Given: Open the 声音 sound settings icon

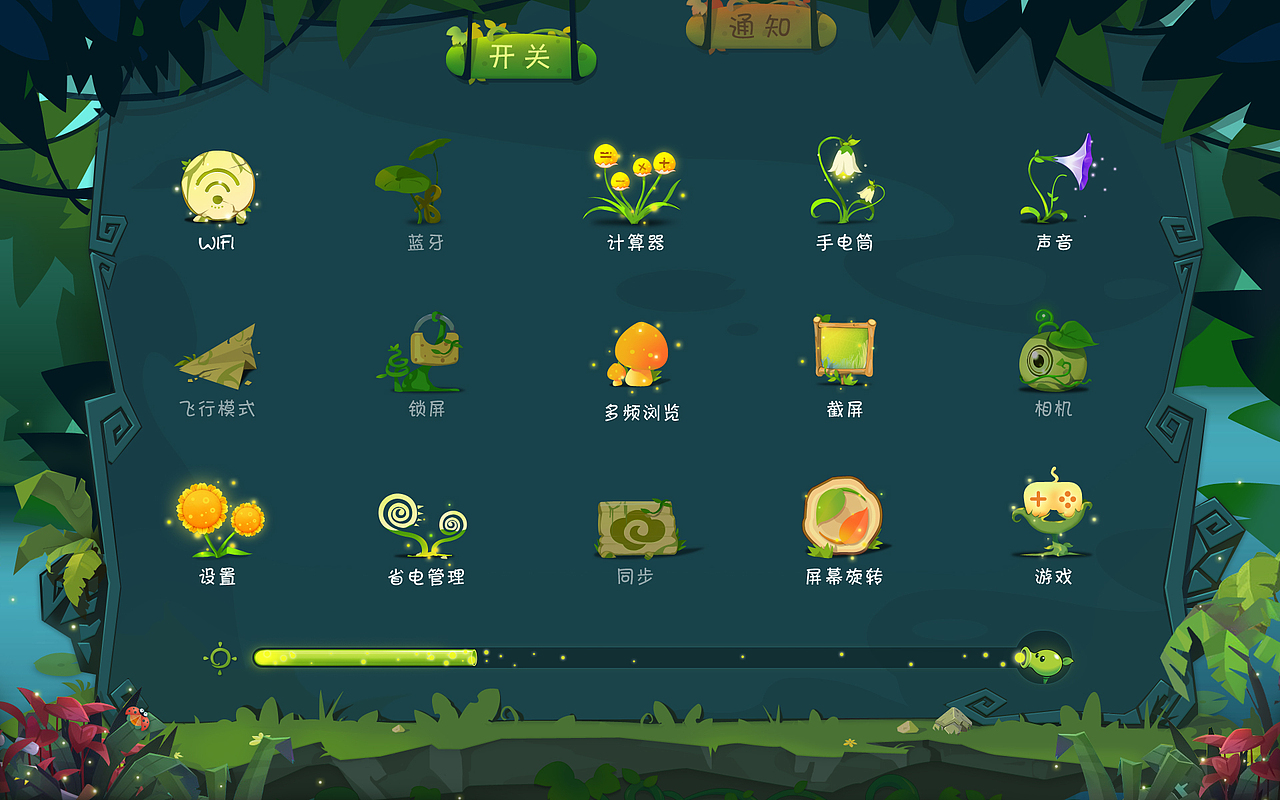Looking at the screenshot, I should tap(1053, 178).
